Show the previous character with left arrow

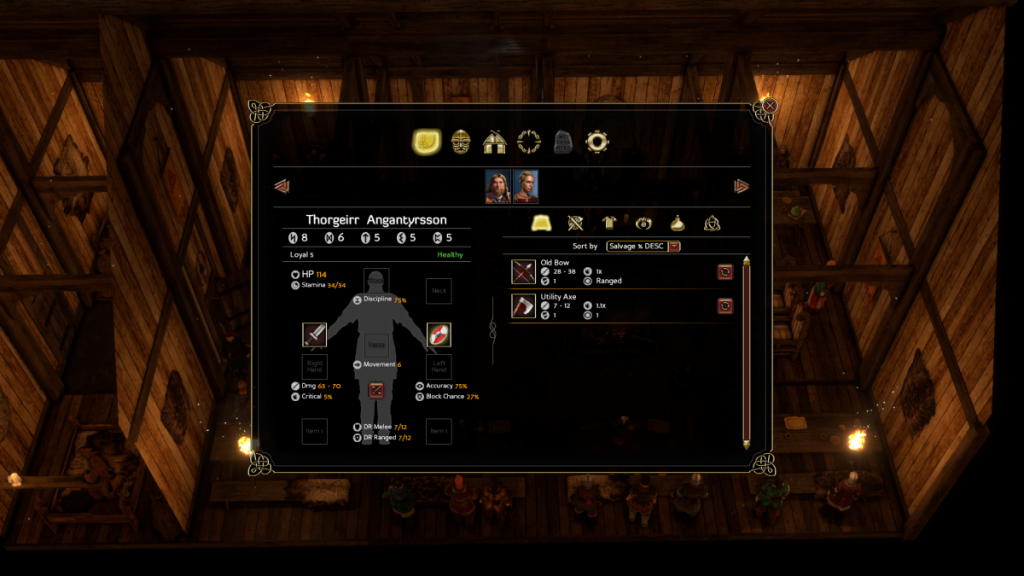pyautogui.click(x=282, y=186)
